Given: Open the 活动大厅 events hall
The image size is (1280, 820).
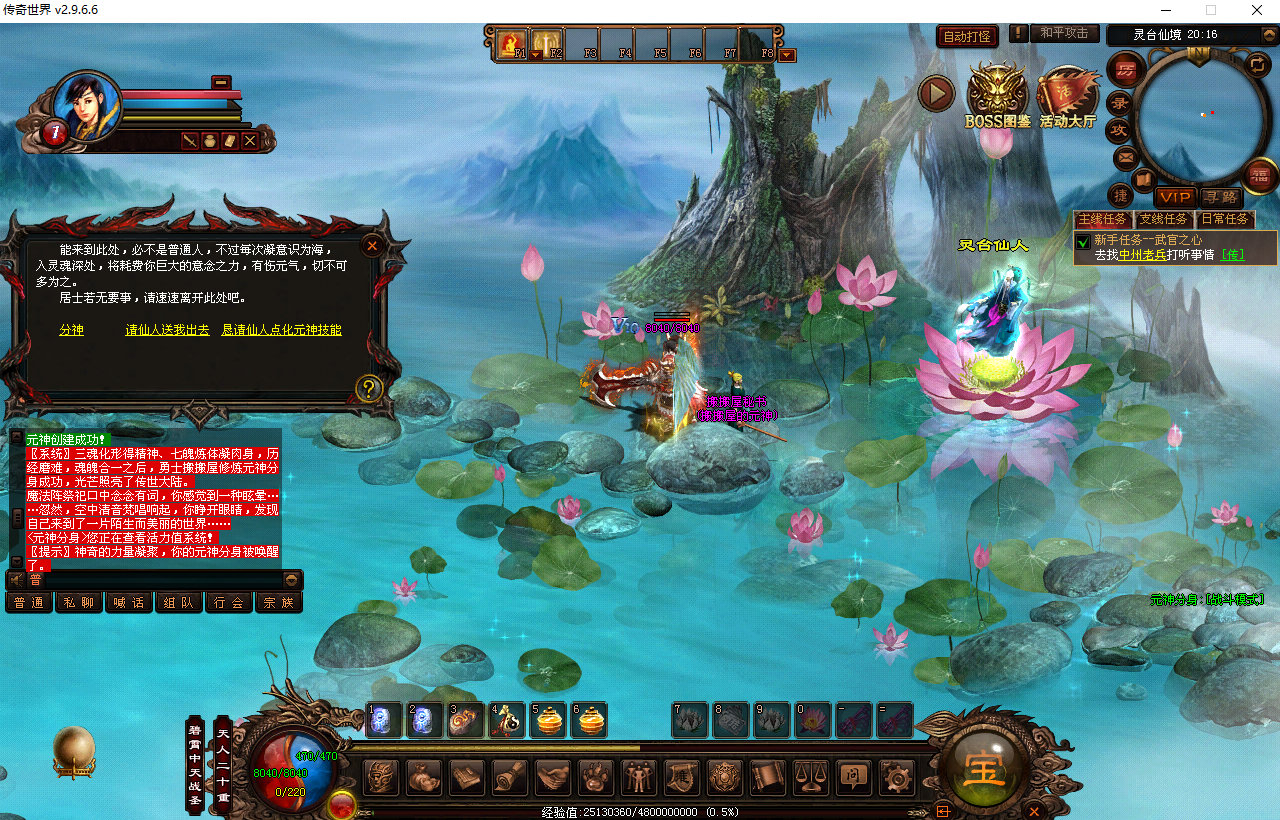Looking at the screenshot, I should 1067,97.
